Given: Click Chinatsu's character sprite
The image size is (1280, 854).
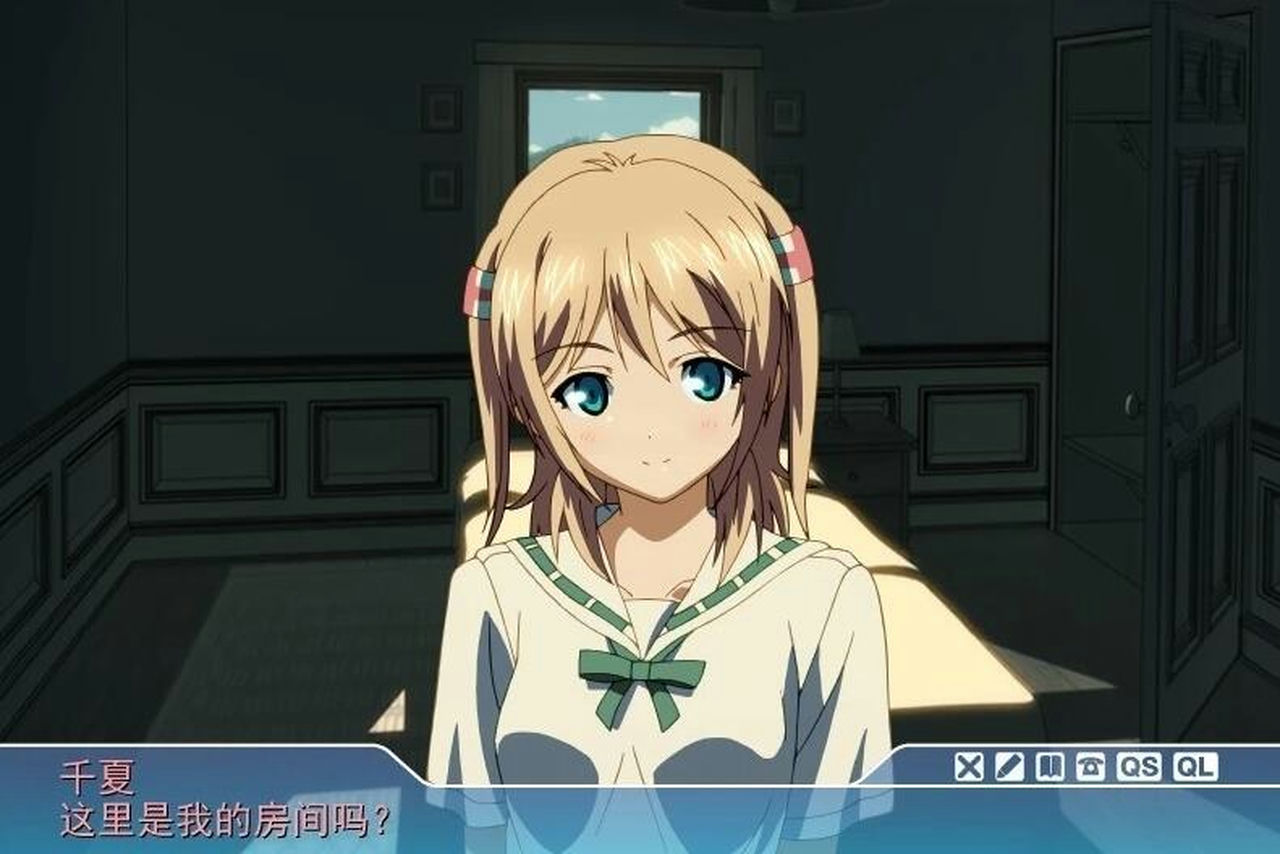Looking at the screenshot, I should pyautogui.click(x=640, y=450).
